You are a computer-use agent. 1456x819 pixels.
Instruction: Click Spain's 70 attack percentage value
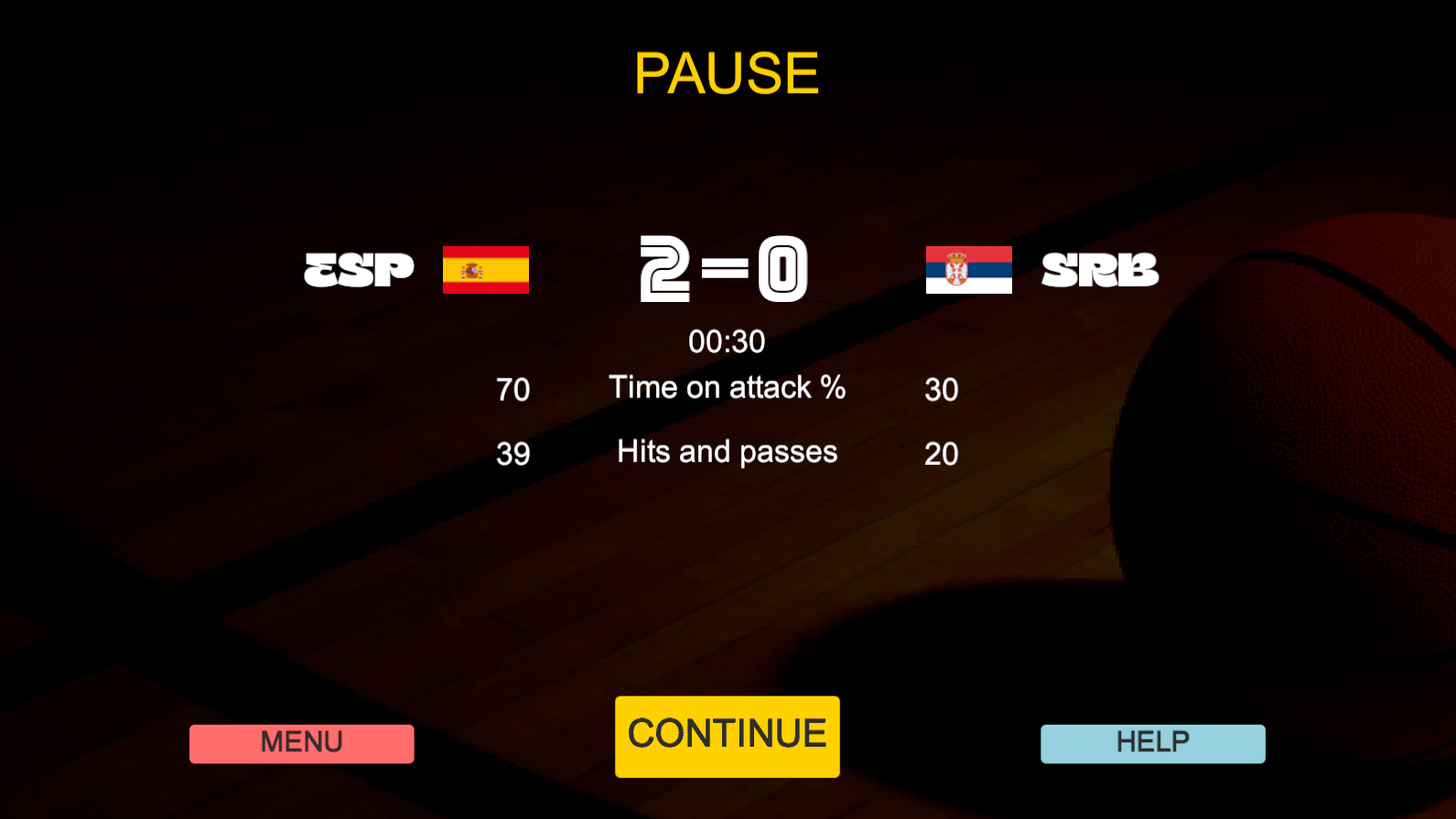513,389
